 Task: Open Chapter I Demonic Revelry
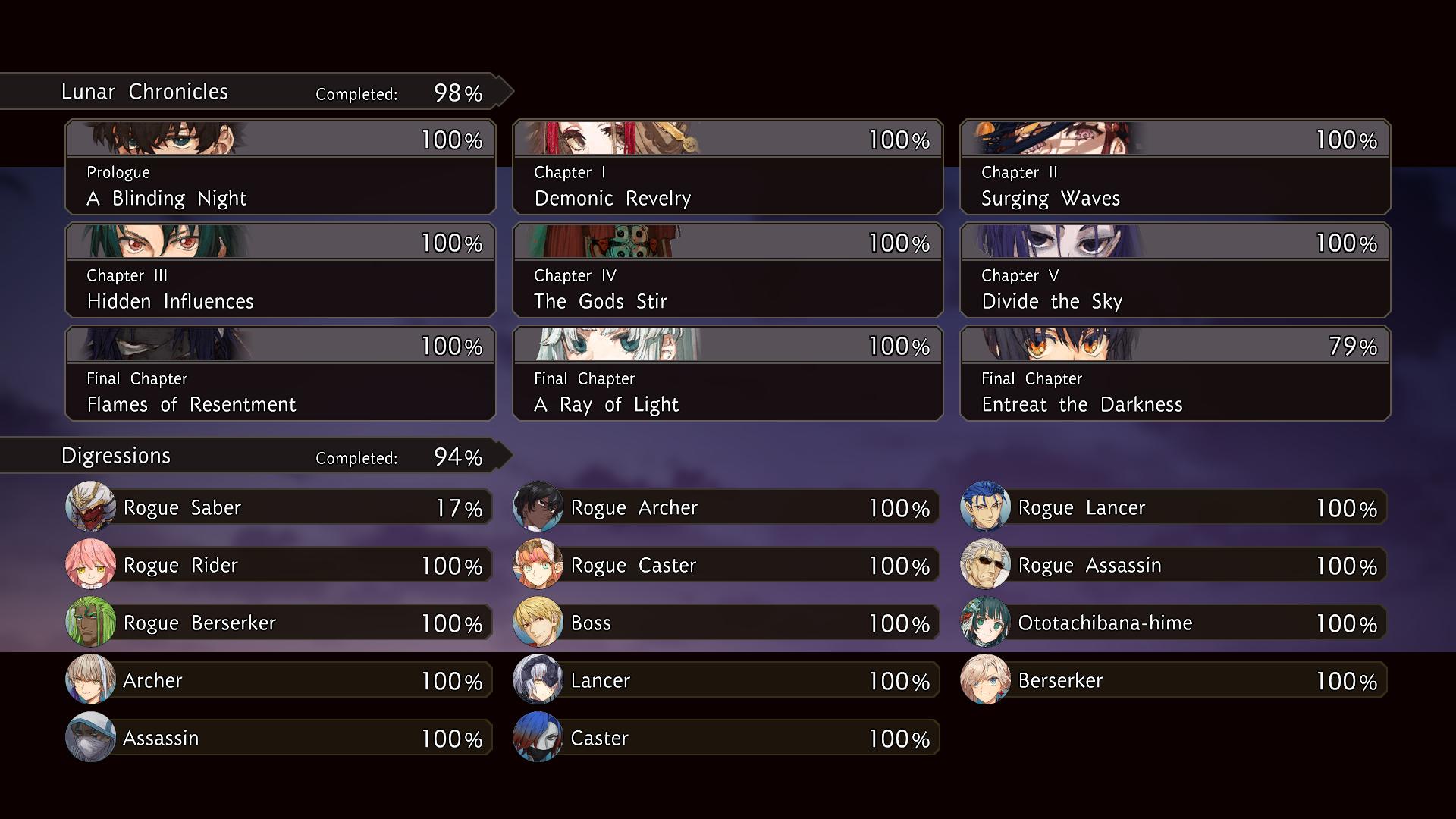coord(728,168)
